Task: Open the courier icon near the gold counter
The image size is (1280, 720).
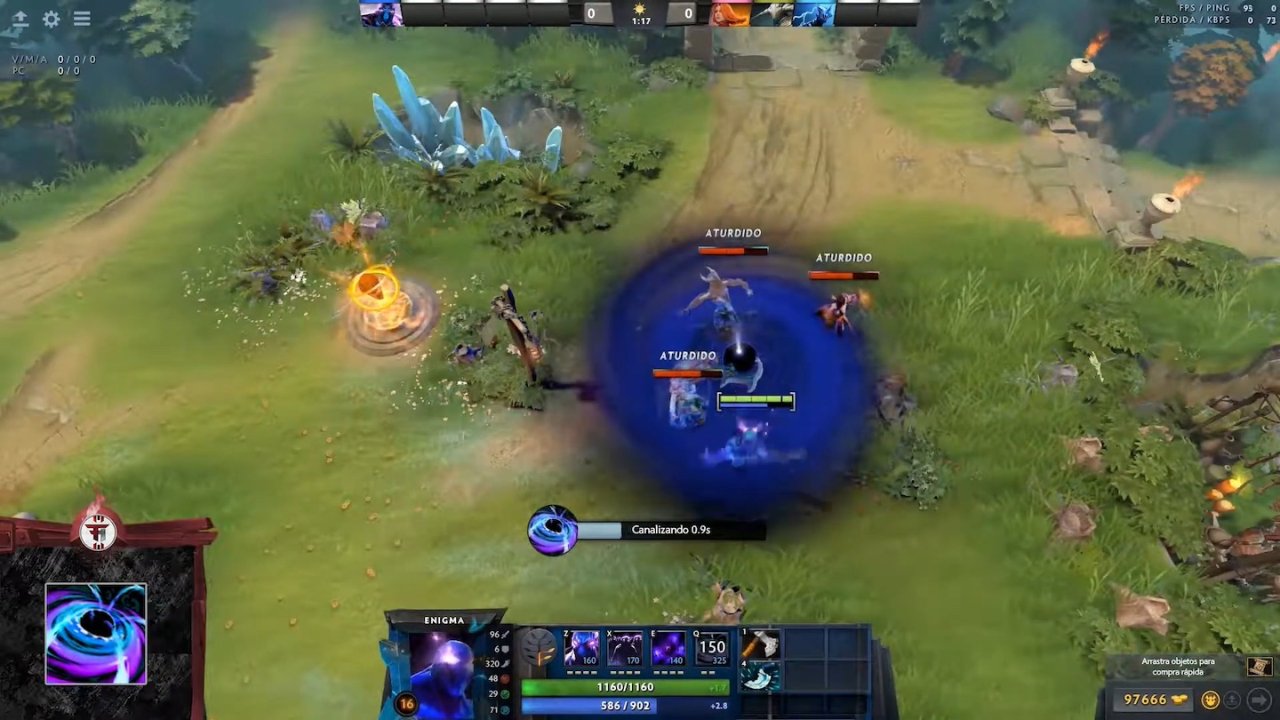Action: 1210,699
